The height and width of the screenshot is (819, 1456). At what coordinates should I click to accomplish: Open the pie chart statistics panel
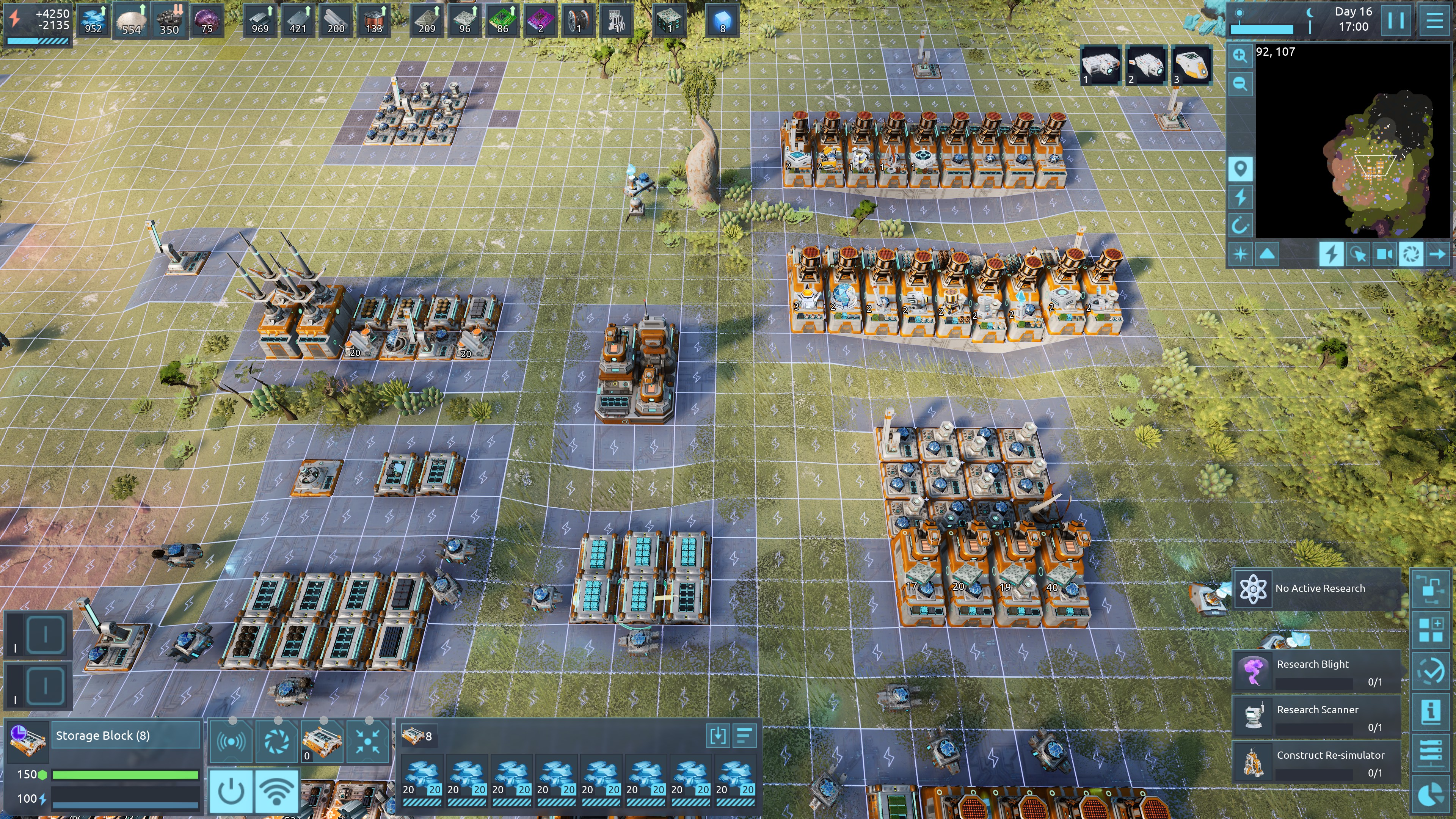pos(1431,794)
